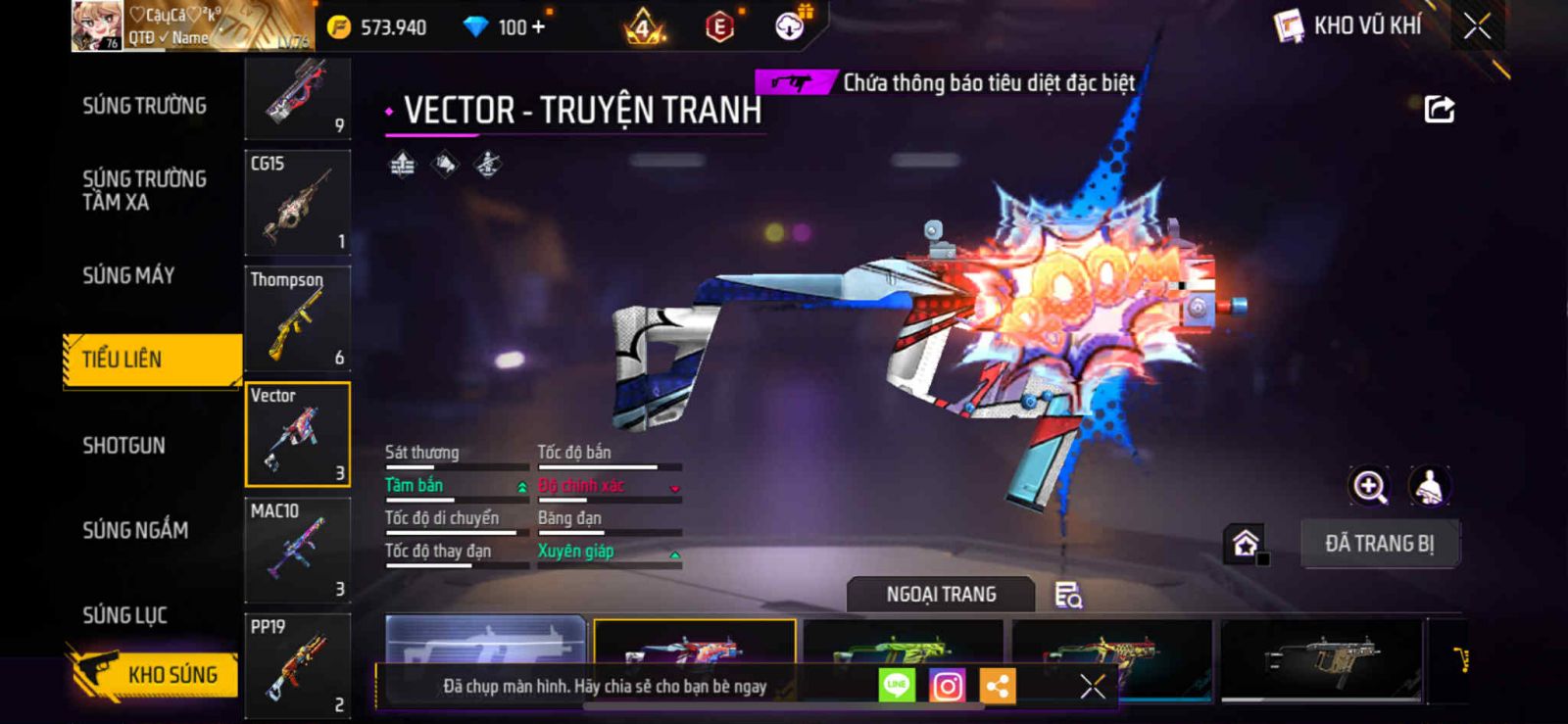
Task: Show the Súng Ngắm weapons
Action: 135,530
